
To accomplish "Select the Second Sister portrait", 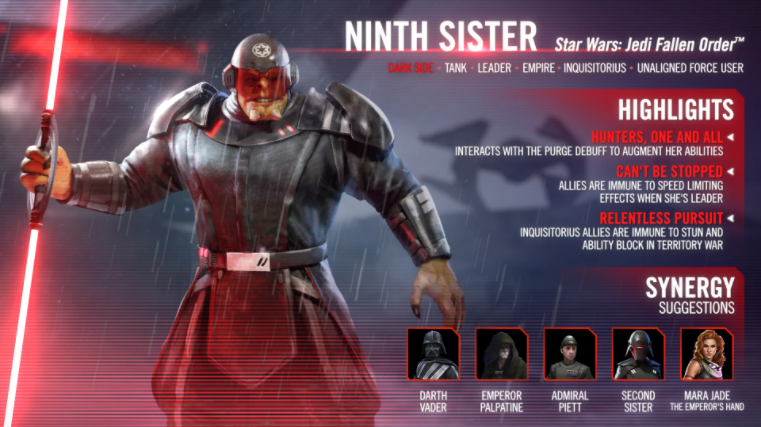I will point(637,353).
